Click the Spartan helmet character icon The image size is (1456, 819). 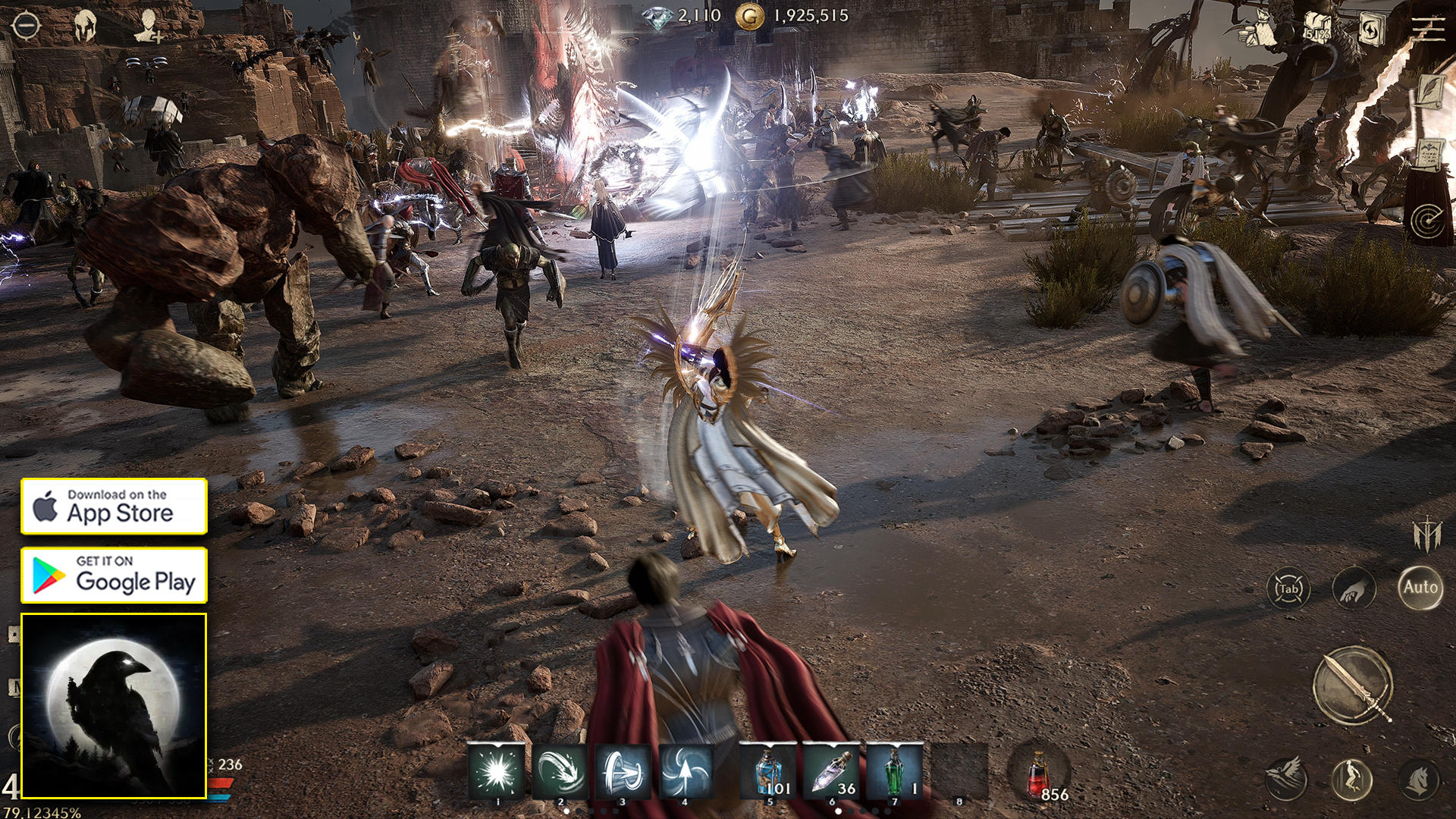[x=86, y=27]
